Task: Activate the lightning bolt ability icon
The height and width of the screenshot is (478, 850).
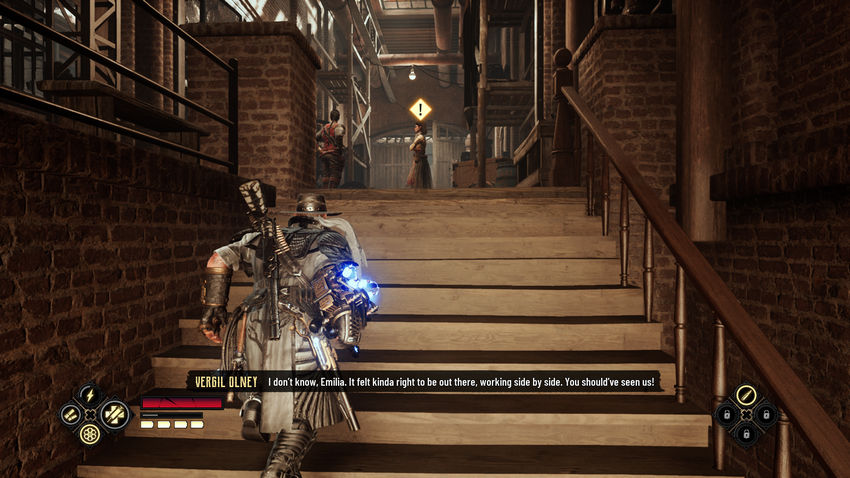Action: pyautogui.click(x=88, y=395)
